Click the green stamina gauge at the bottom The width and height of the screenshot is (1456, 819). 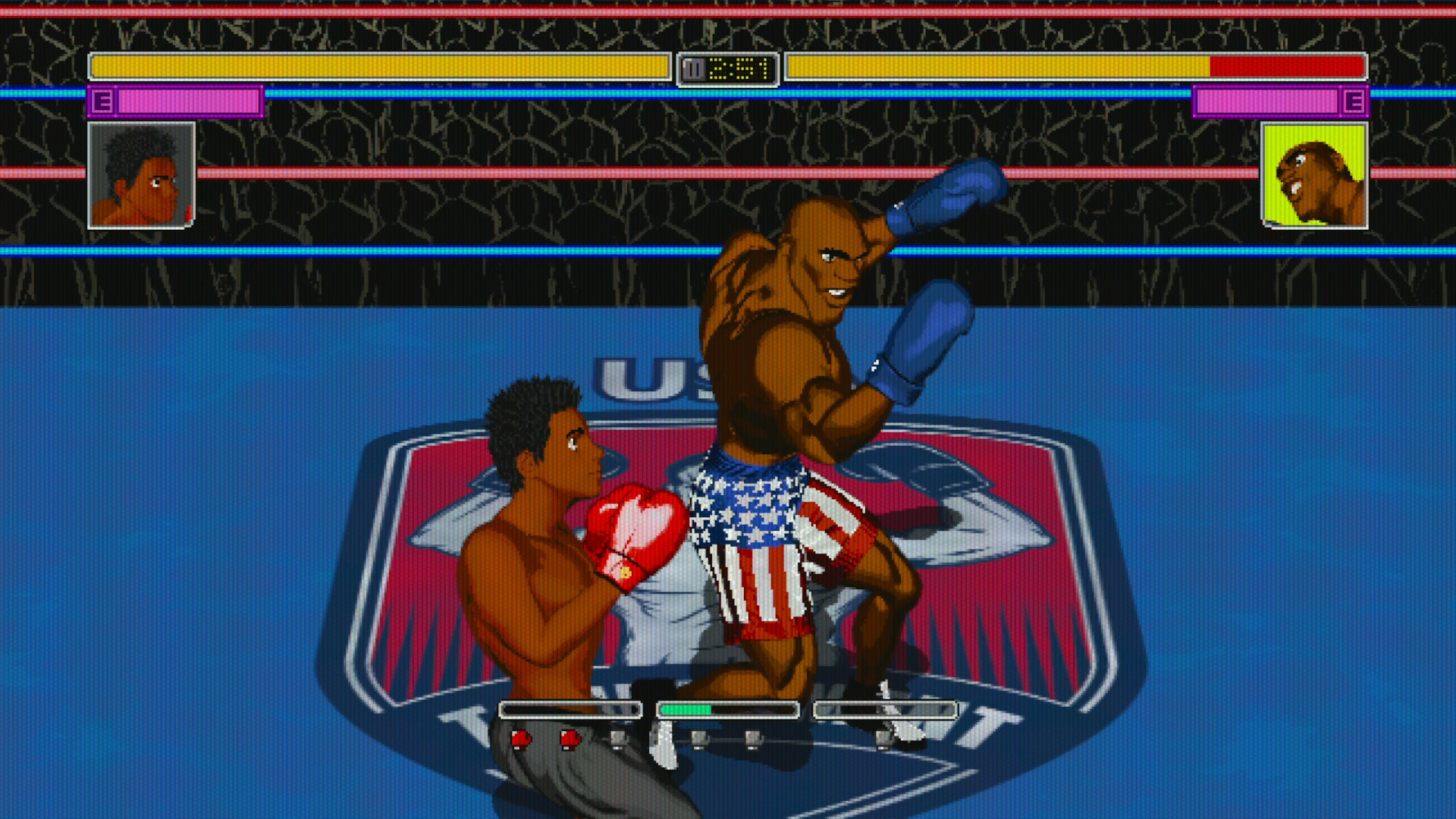(686, 709)
